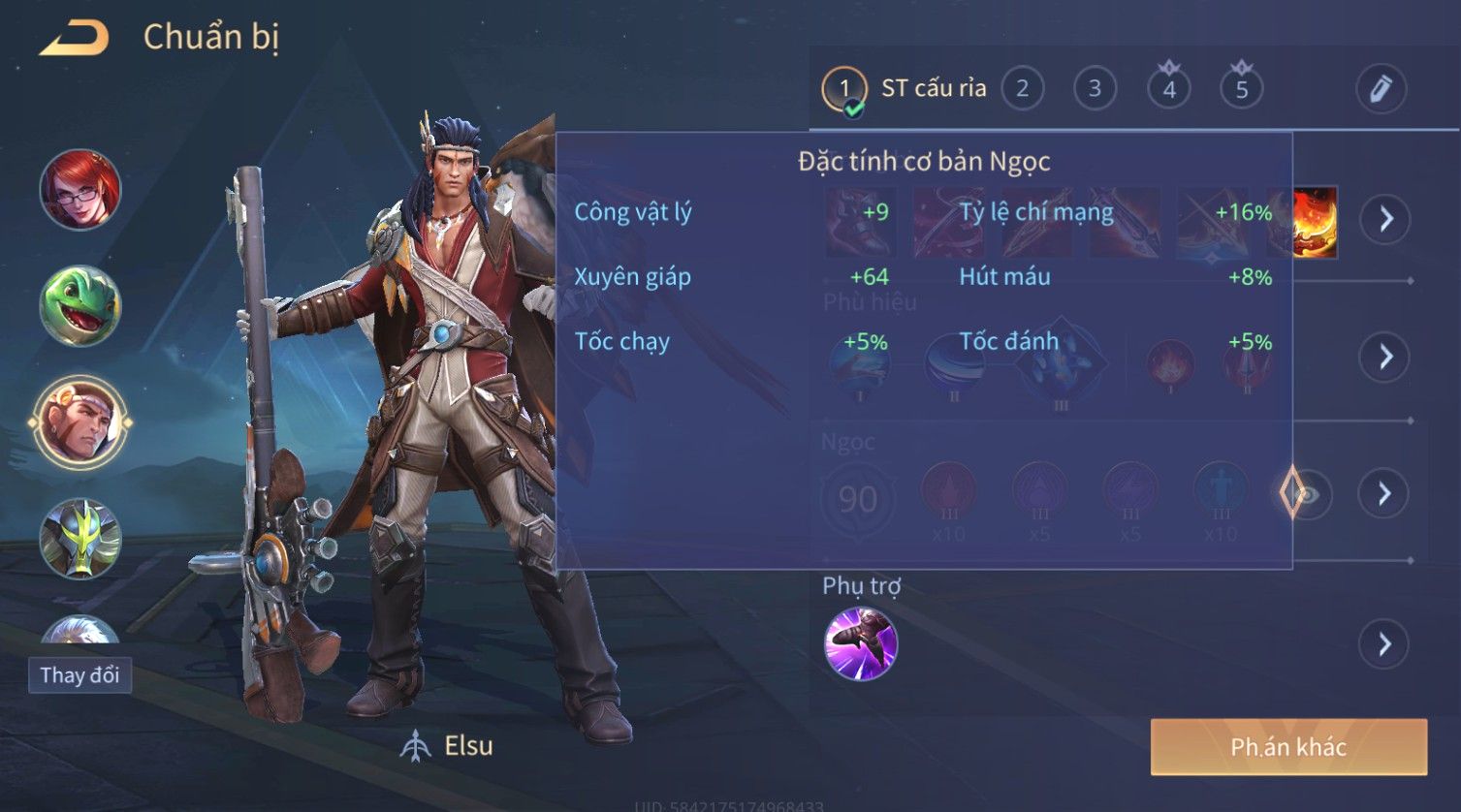This screenshot has width=1461, height=812.
Task: Open equipment details arrow
Action: (1384, 220)
